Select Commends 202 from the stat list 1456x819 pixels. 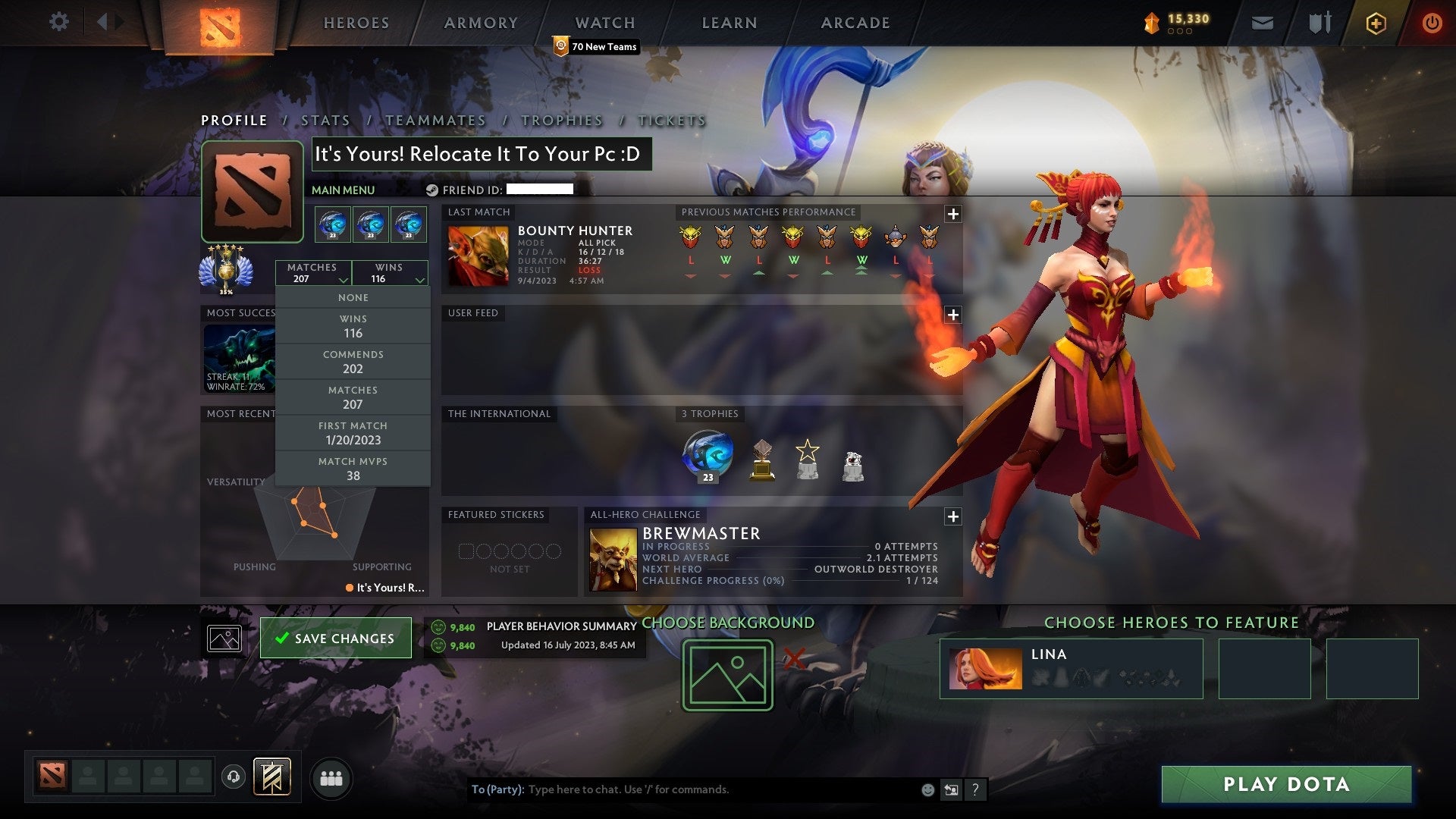pyautogui.click(x=353, y=362)
